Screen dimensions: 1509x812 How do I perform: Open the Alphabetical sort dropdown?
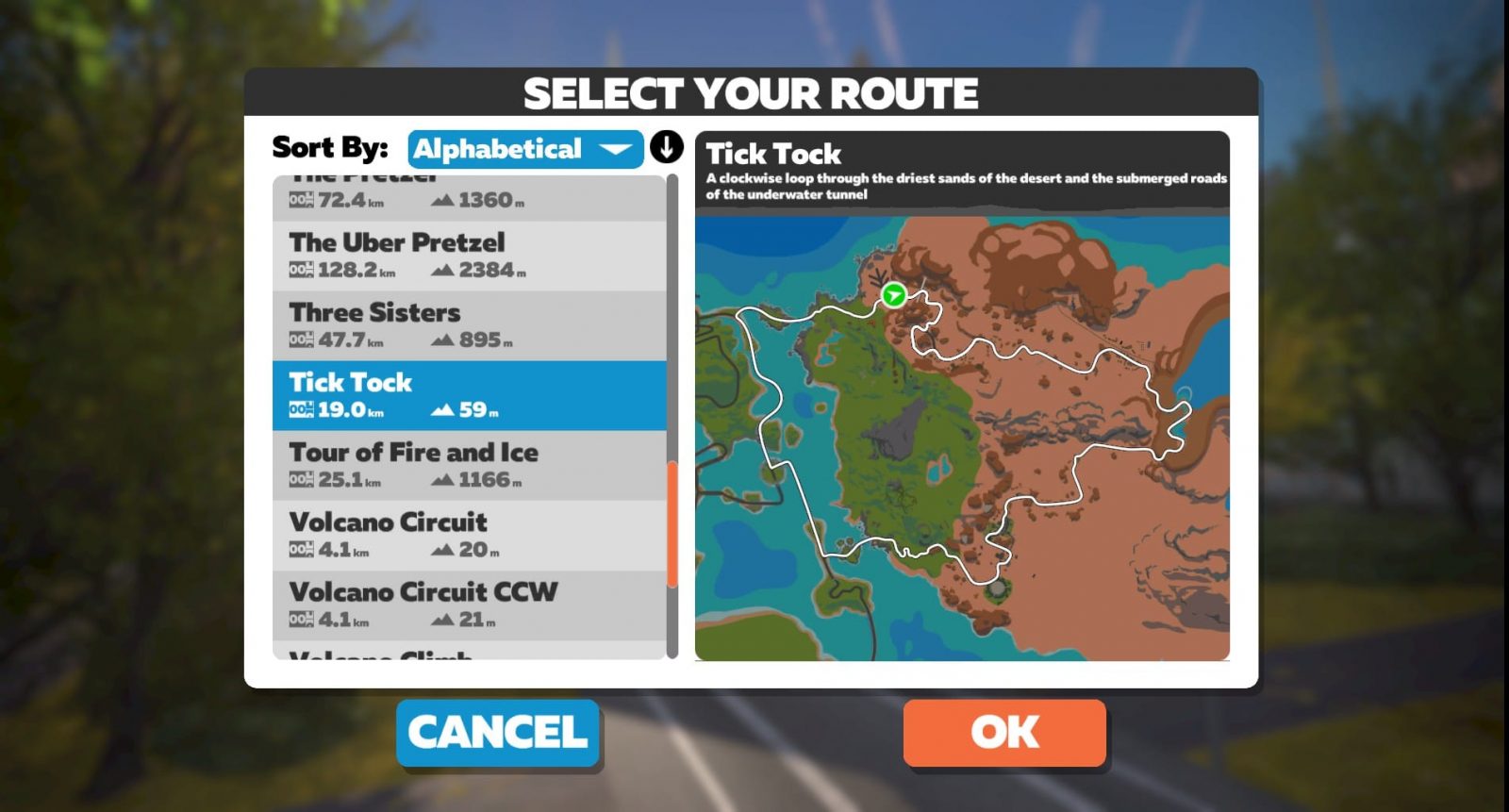(x=524, y=149)
